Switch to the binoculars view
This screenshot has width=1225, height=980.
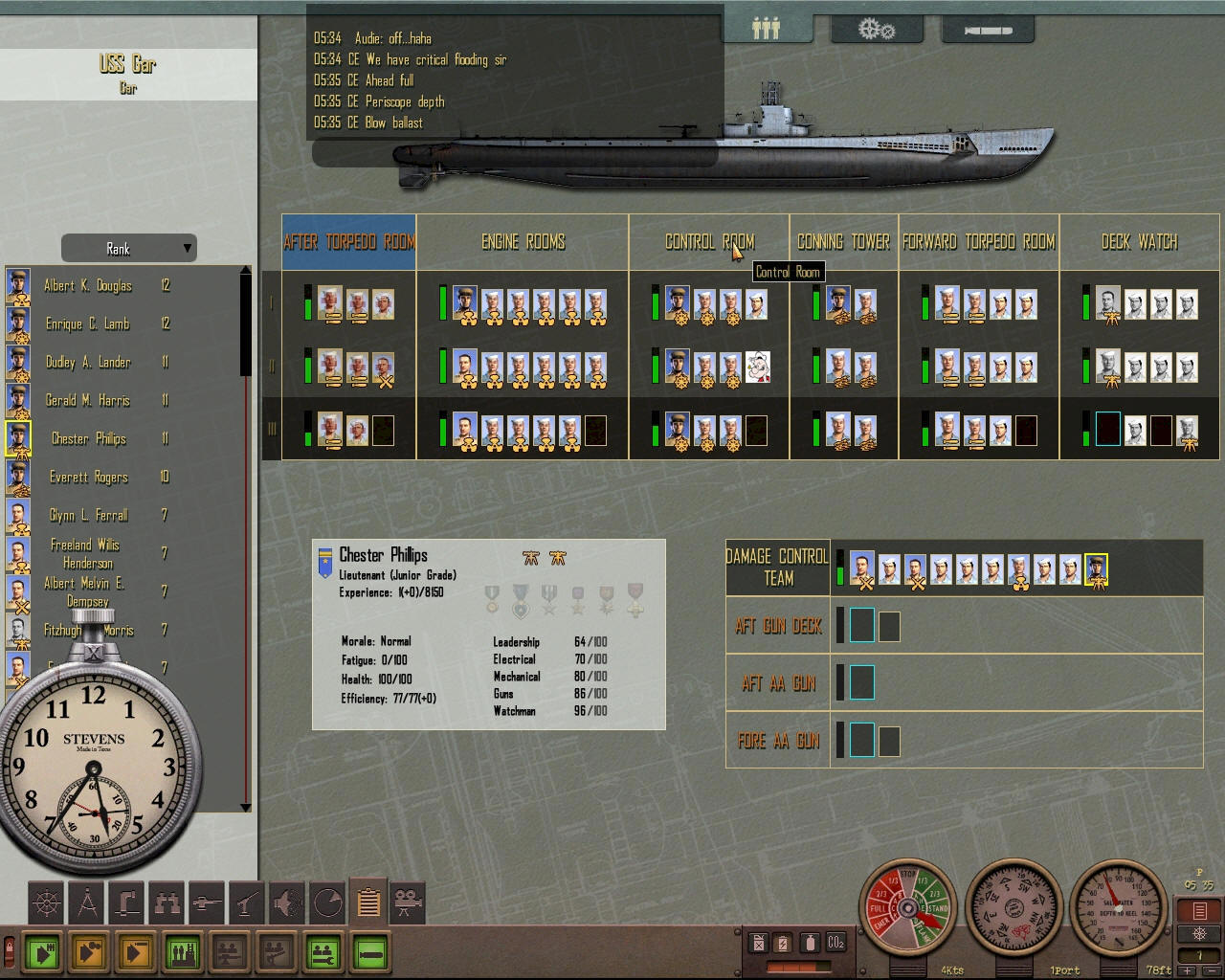pyautogui.click(x=167, y=902)
